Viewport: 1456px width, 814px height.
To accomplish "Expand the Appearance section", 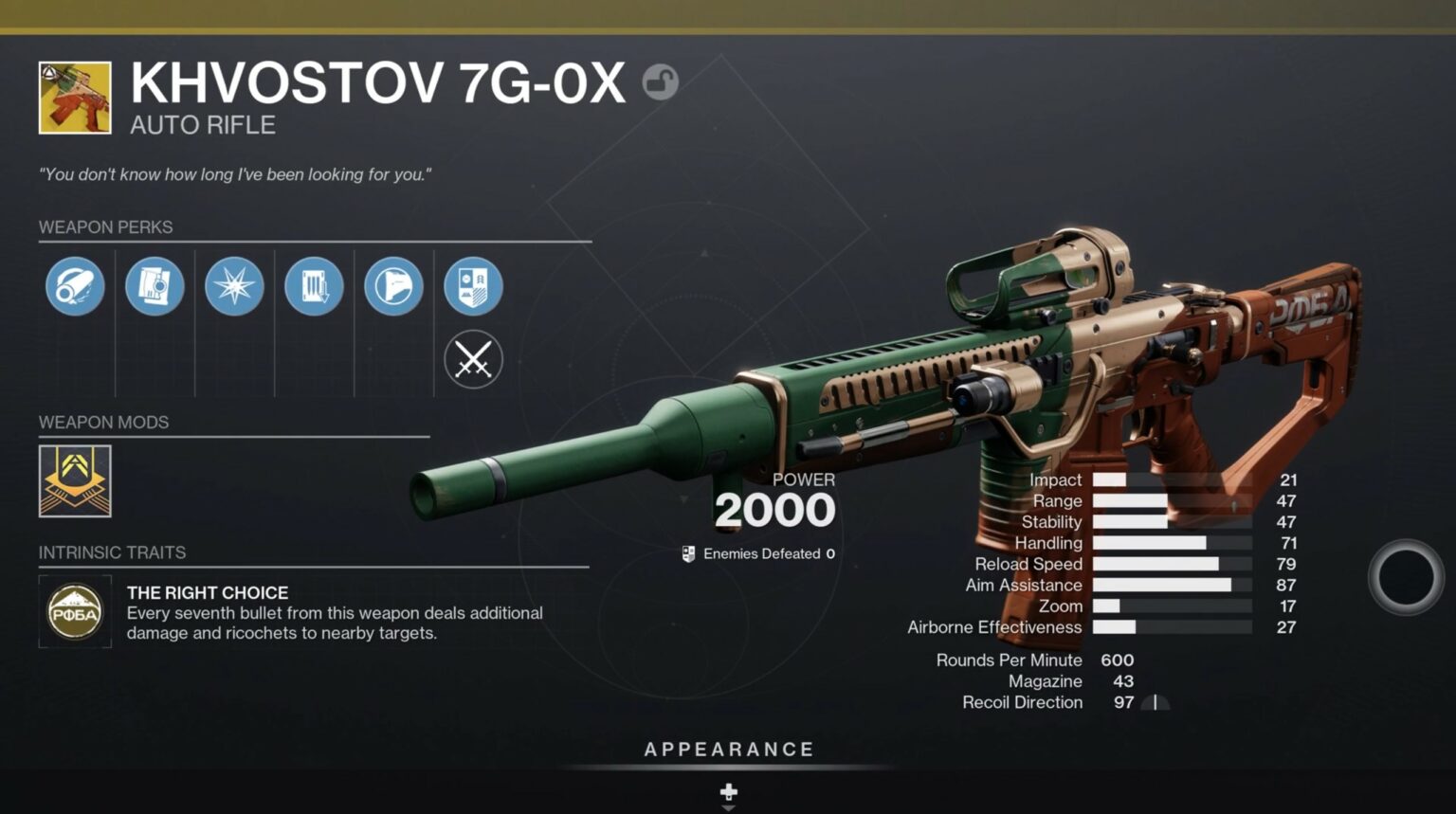I will click(728, 749).
